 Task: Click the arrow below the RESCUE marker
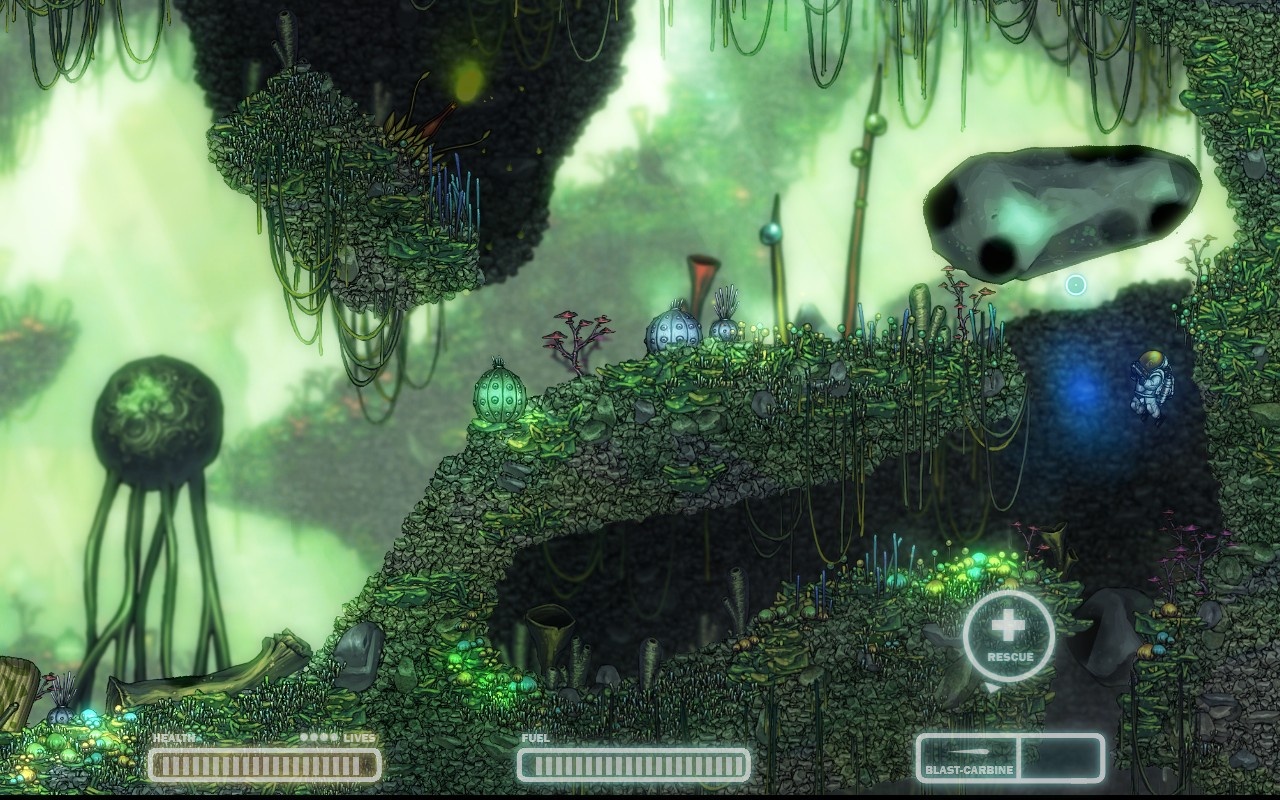992,685
